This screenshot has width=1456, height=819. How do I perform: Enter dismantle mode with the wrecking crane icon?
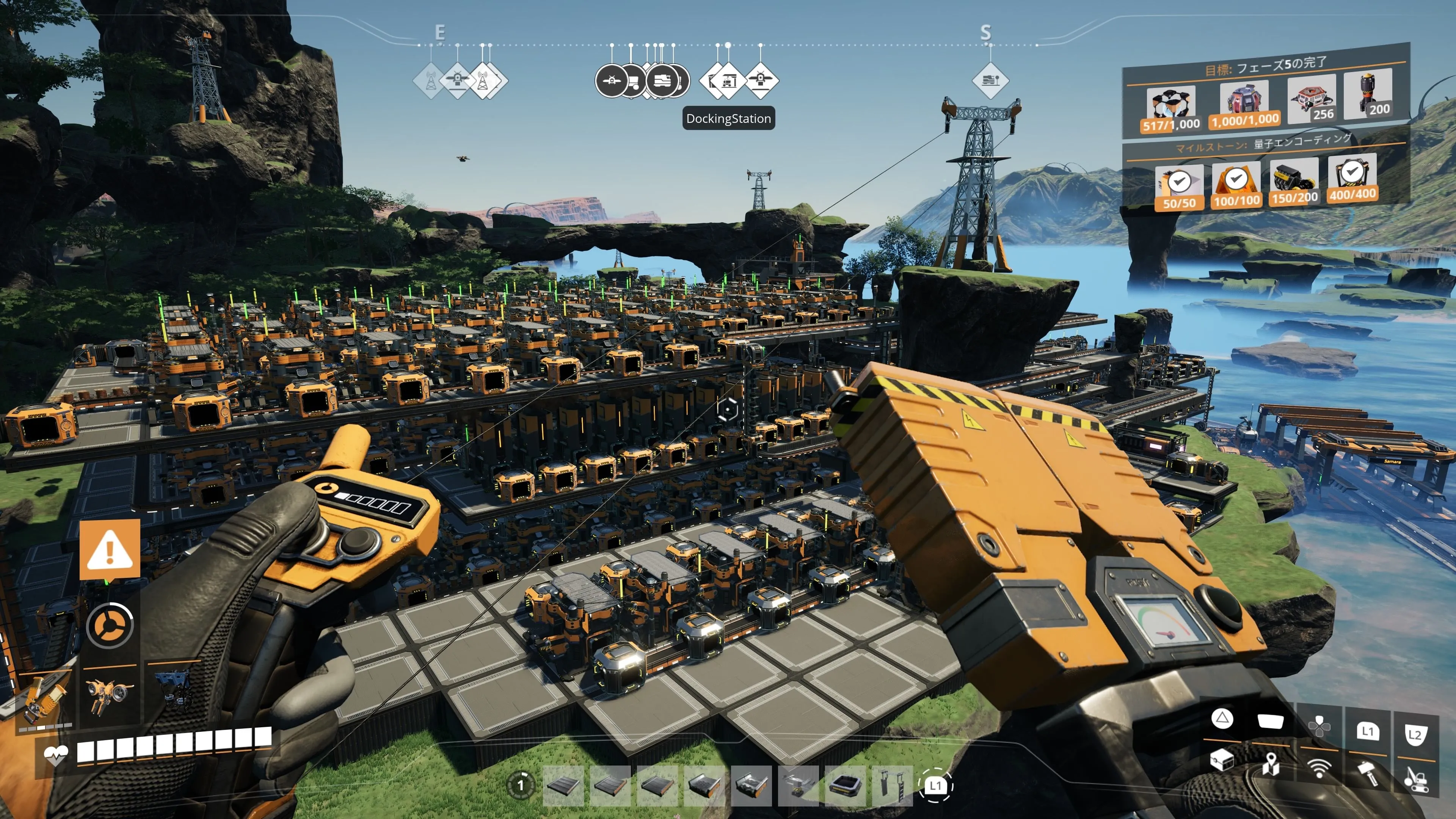[1416, 778]
